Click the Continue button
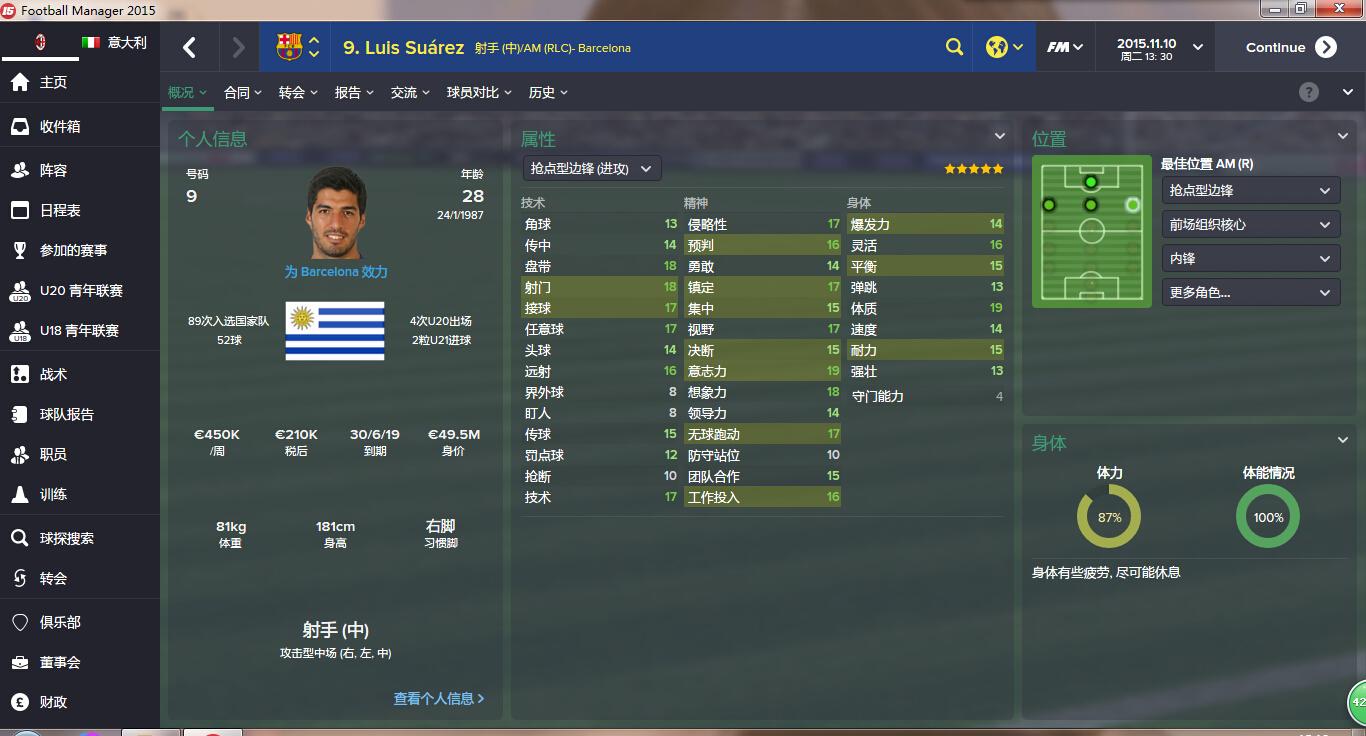 point(1290,48)
